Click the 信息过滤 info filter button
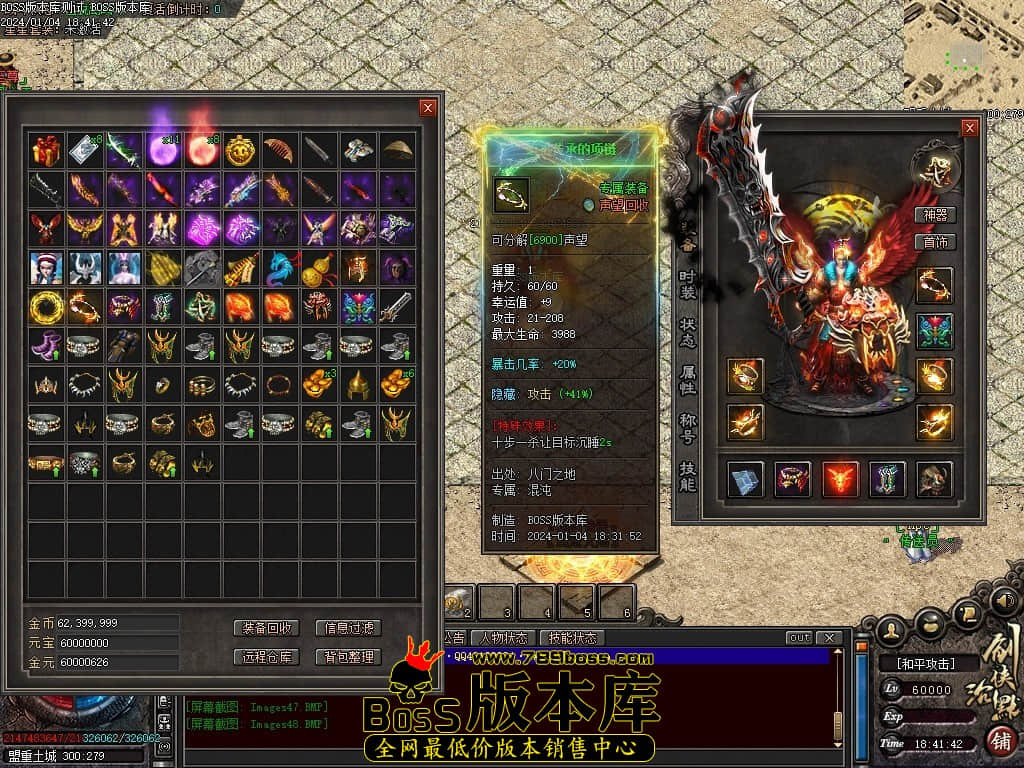Viewport: 1024px width, 768px height. [348, 628]
